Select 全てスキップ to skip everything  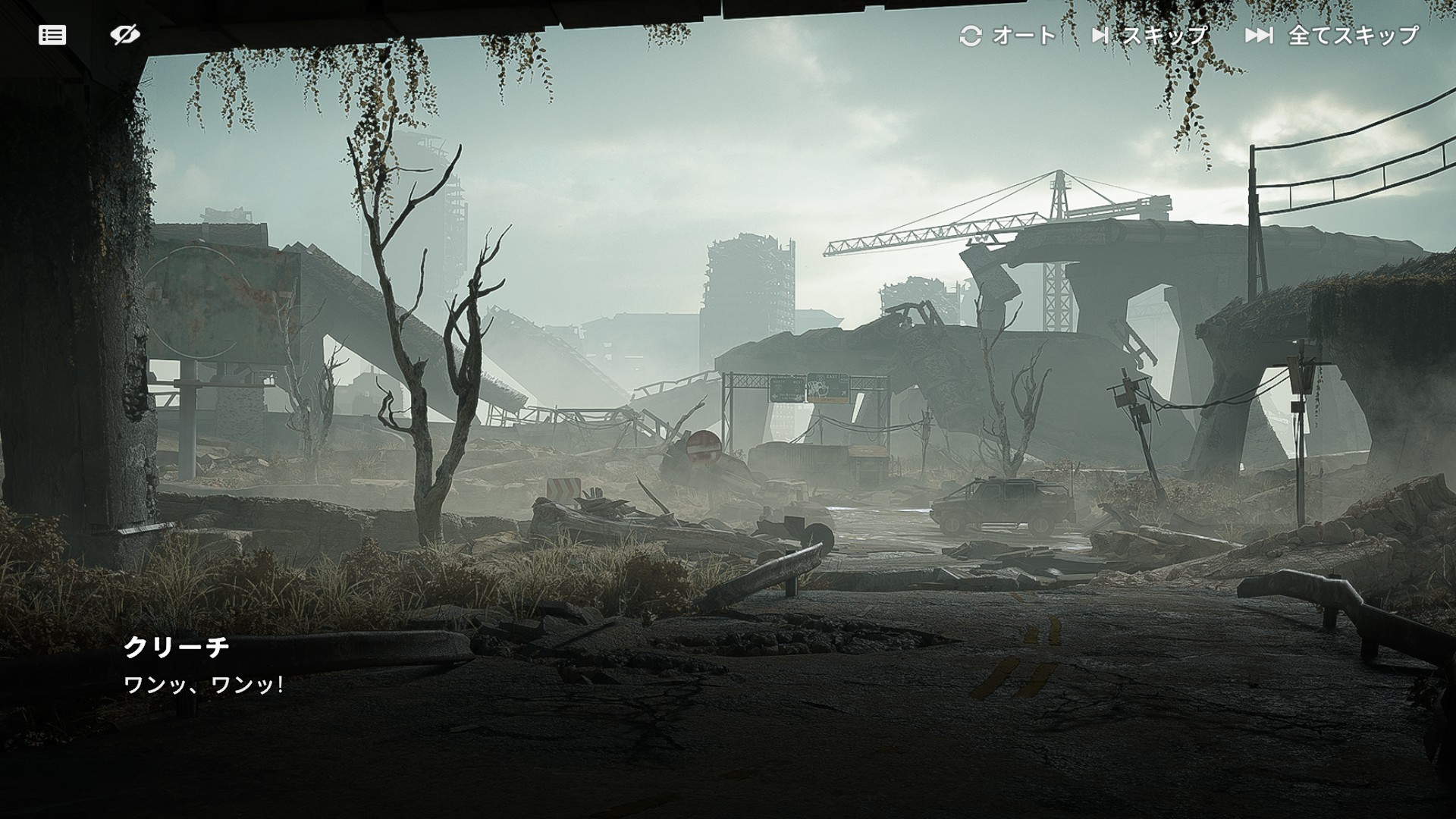click(1332, 36)
